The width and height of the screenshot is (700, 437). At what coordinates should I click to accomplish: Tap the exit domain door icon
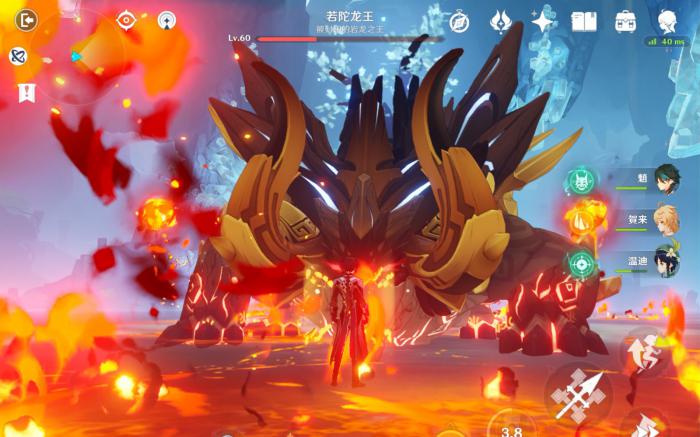25,20
